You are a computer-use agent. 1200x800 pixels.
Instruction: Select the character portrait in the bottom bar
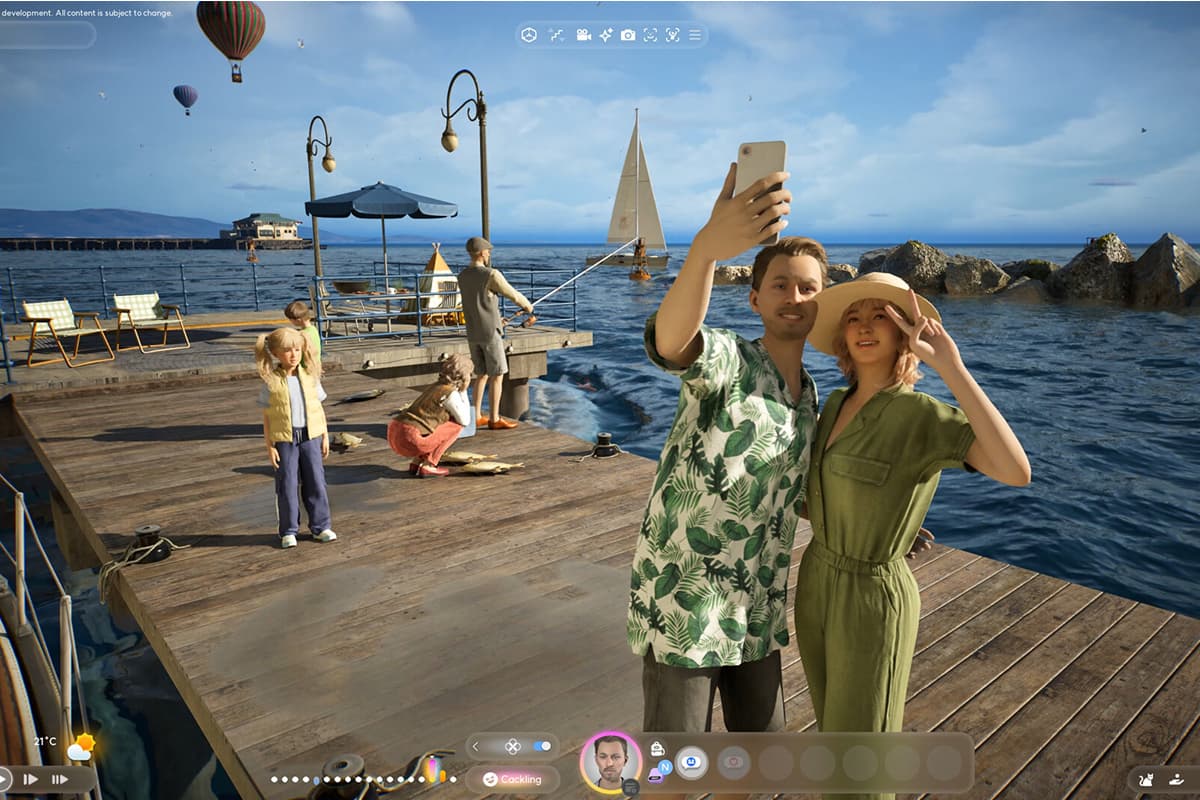[610, 762]
